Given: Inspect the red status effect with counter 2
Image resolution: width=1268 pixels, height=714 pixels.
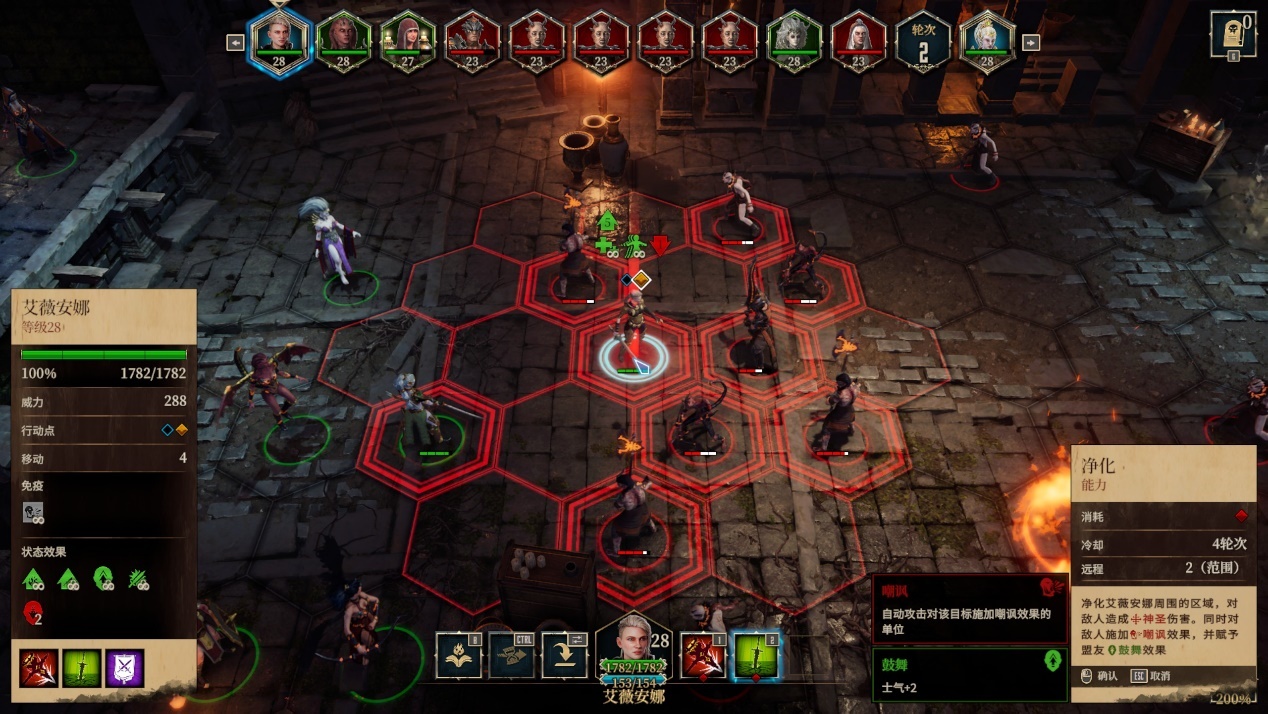Looking at the screenshot, I should tap(32, 613).
